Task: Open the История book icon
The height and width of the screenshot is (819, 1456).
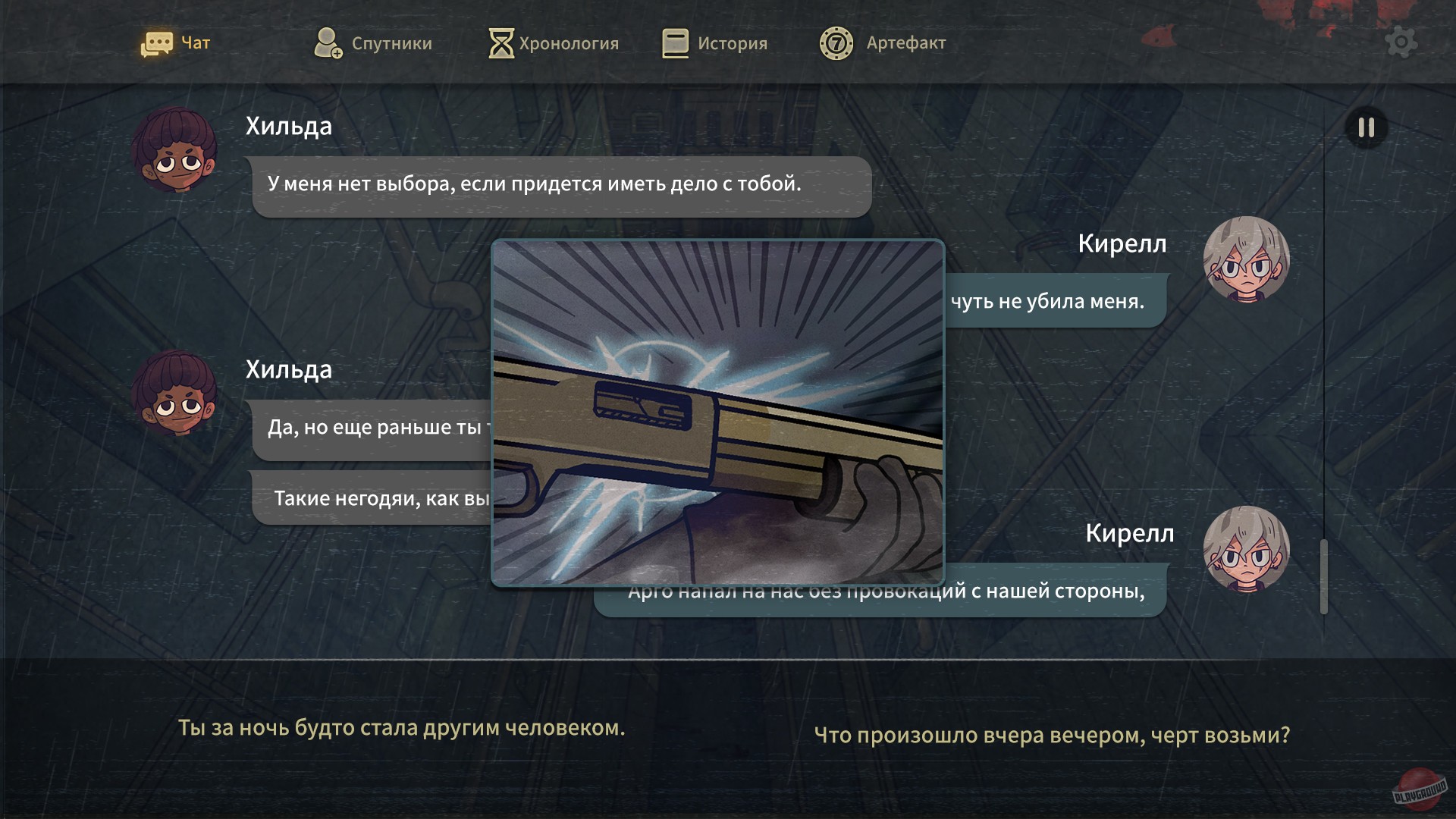Action: (673, 42)
